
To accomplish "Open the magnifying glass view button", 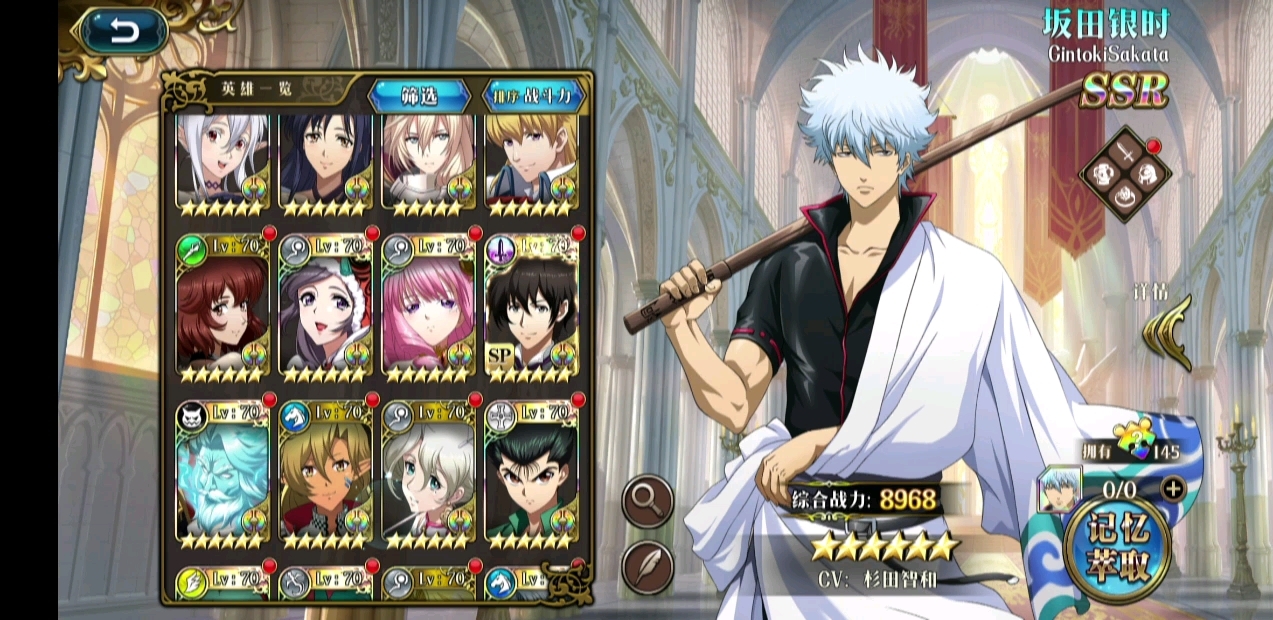I will 647,501.
